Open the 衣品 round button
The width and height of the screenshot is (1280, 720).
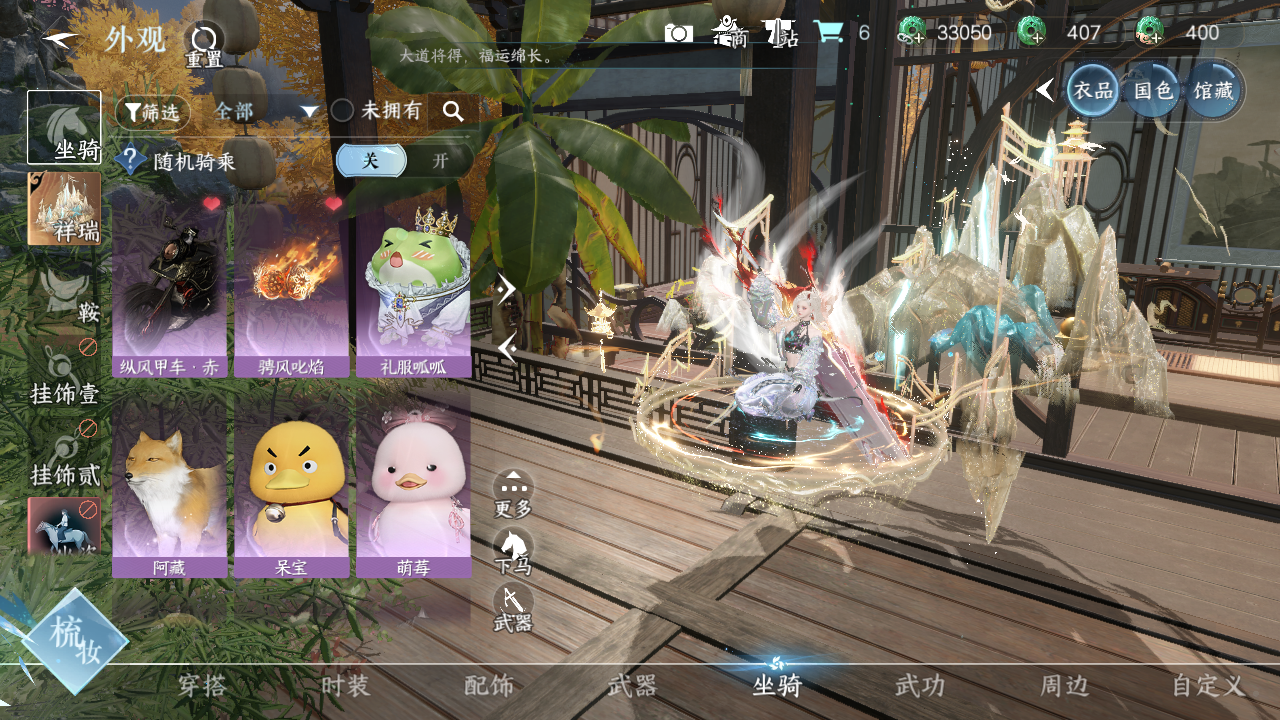pos(1092,90)
